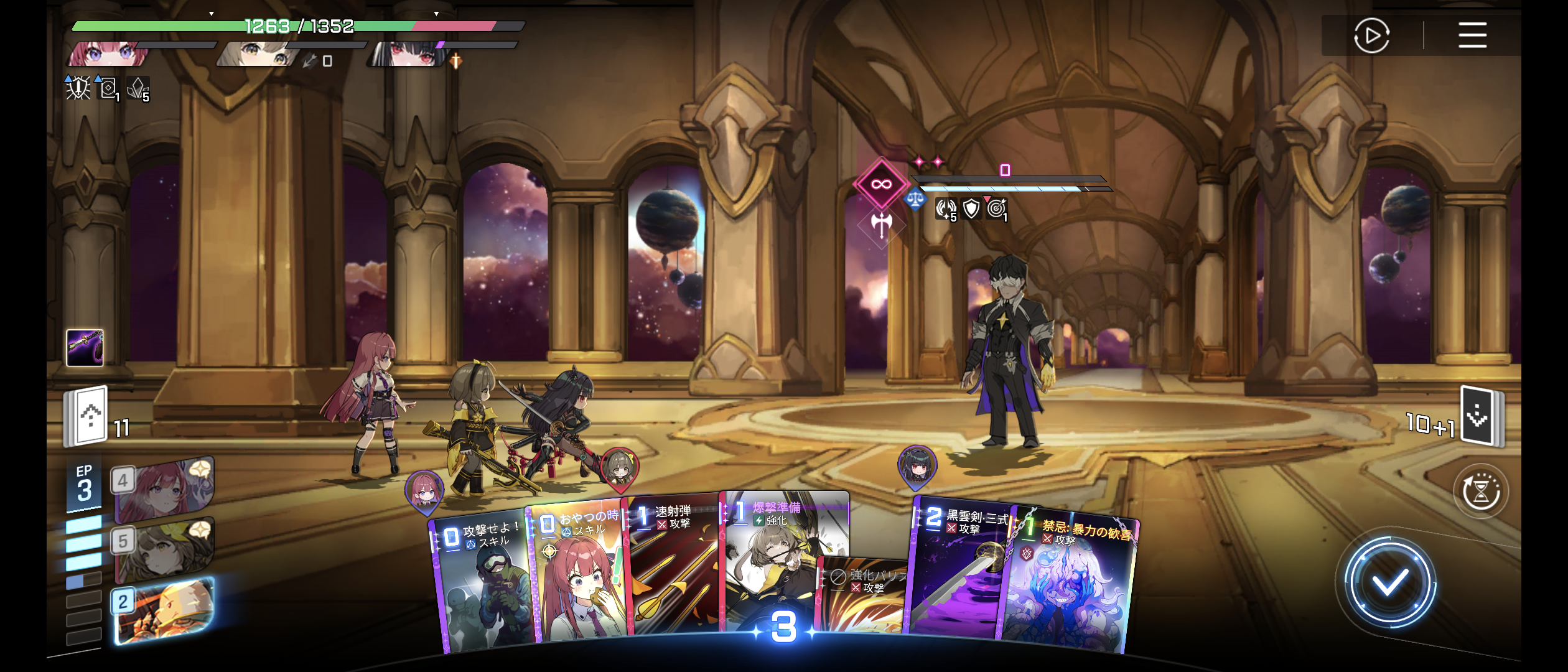The image size is (1568, 672).
Task: Open the hamburger menu
Action: [x=1472, y=35]
